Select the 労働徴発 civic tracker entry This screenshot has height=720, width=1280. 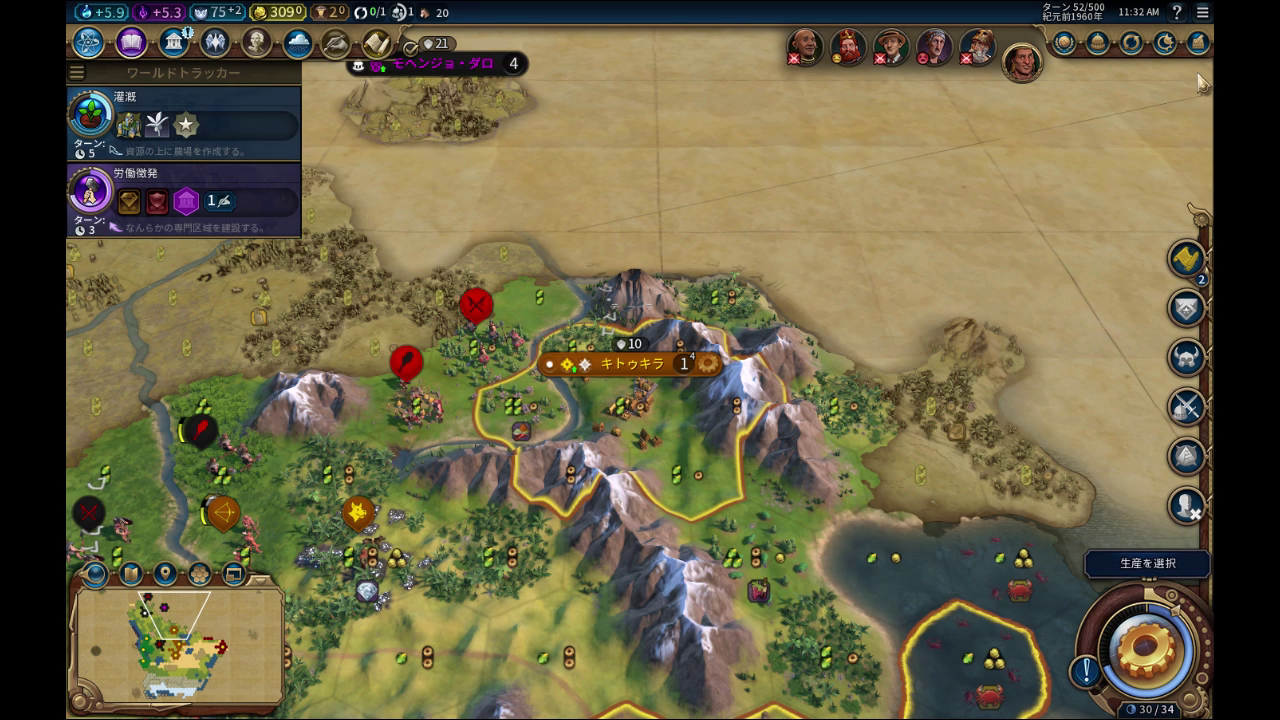click(184, 200)
